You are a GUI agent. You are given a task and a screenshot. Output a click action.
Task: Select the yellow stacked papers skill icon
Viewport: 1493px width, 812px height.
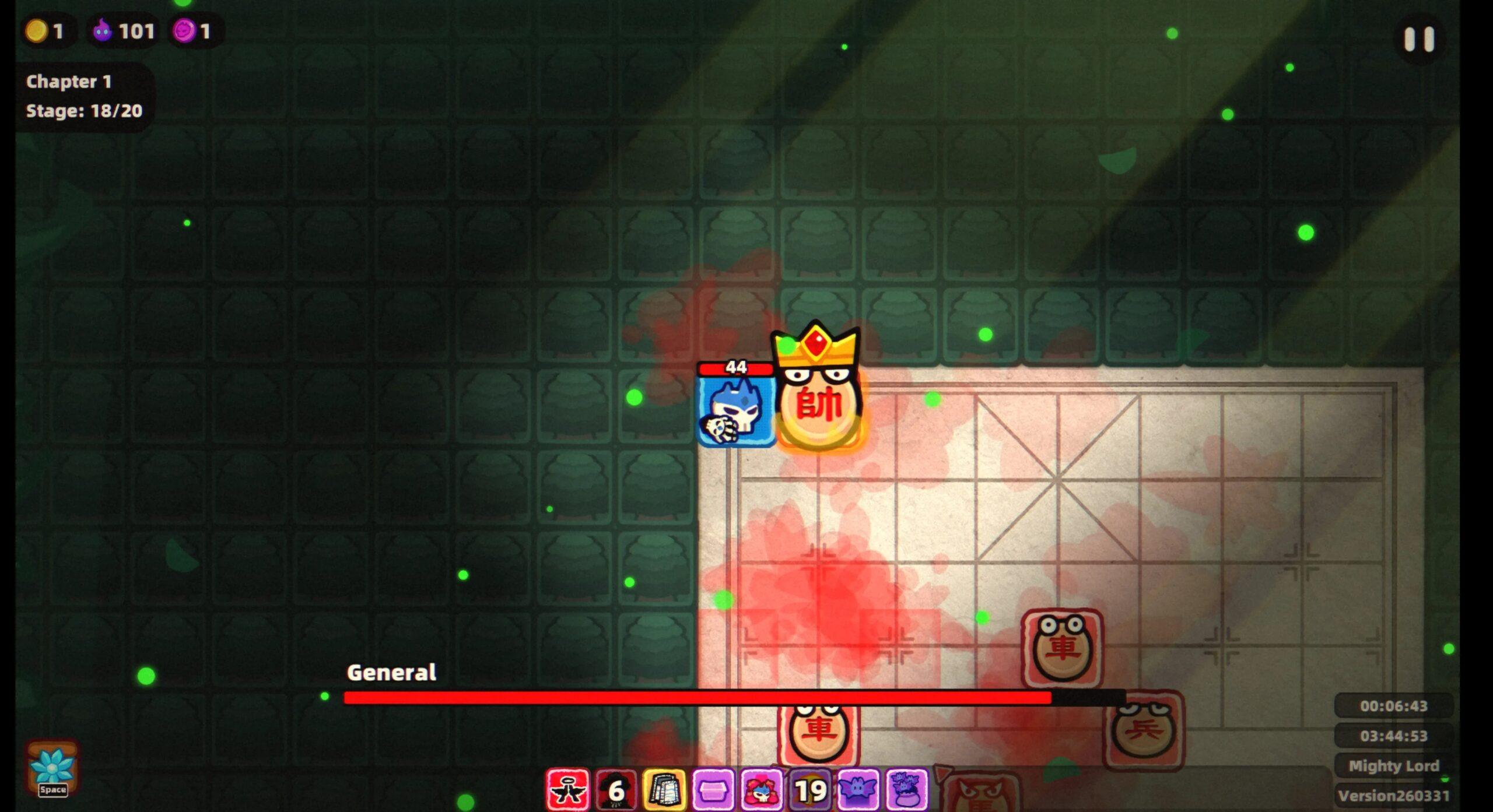tap(664, 790)
